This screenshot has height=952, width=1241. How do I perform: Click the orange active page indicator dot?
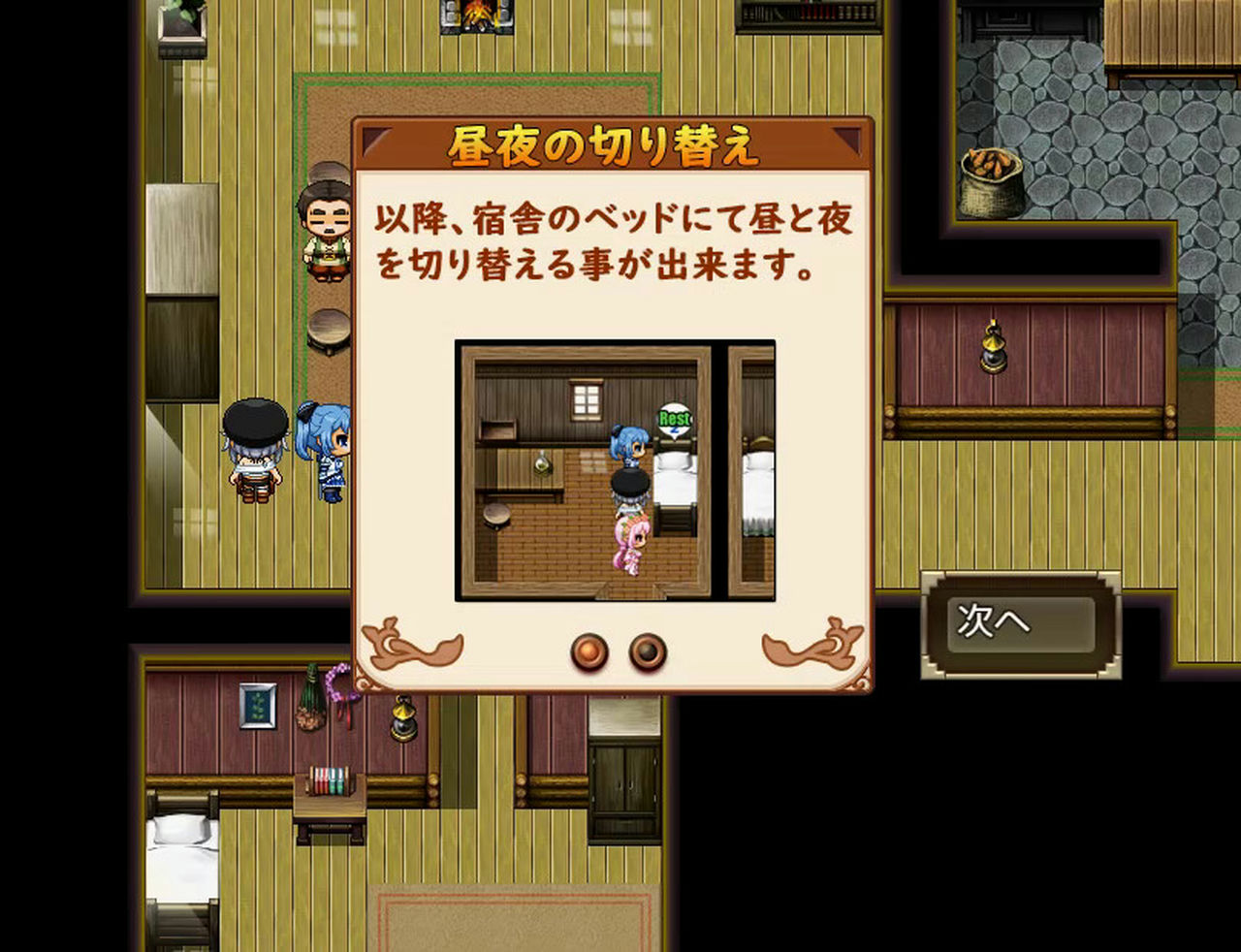tap(588, 651)
